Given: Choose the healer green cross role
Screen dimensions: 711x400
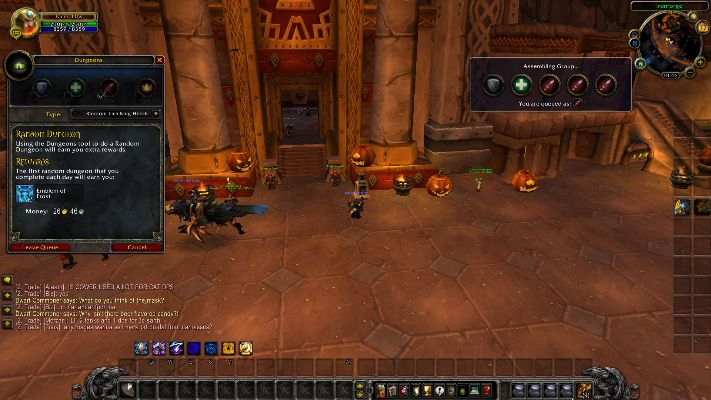Looking at the screenshot, I should (x=76, y=88).
